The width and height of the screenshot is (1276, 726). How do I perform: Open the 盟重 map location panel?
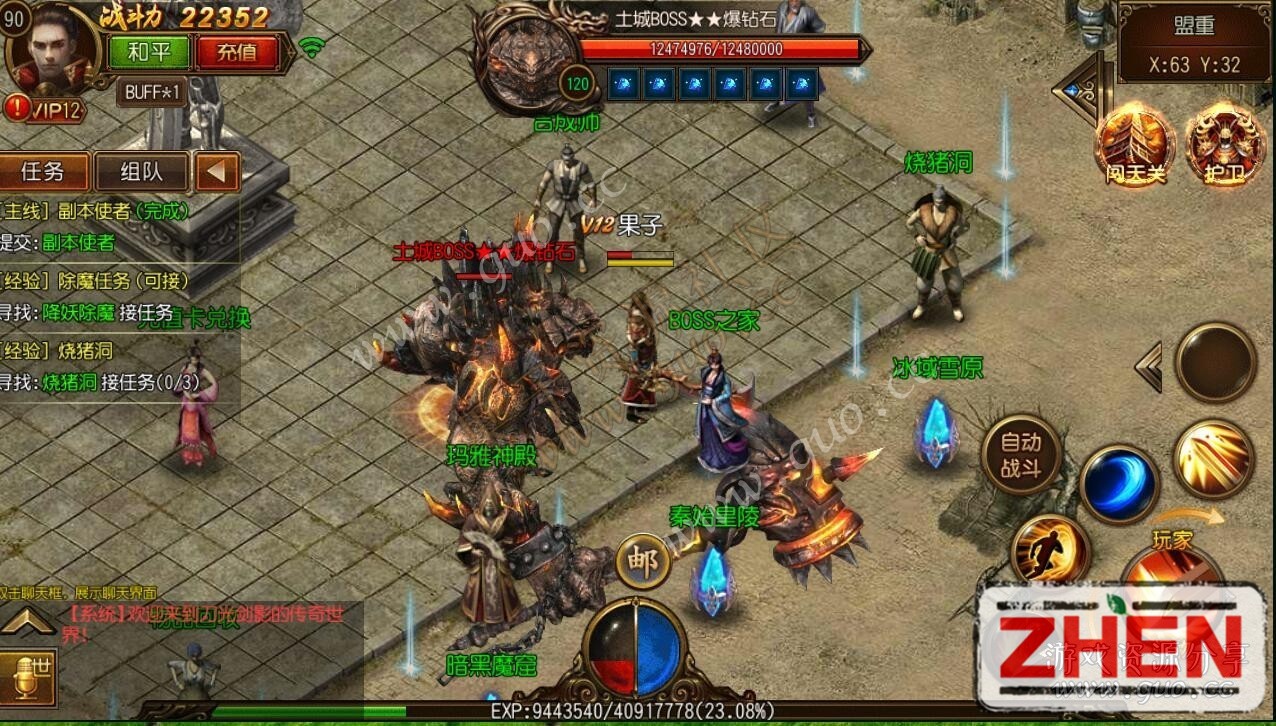click(x=1193, y=44)
